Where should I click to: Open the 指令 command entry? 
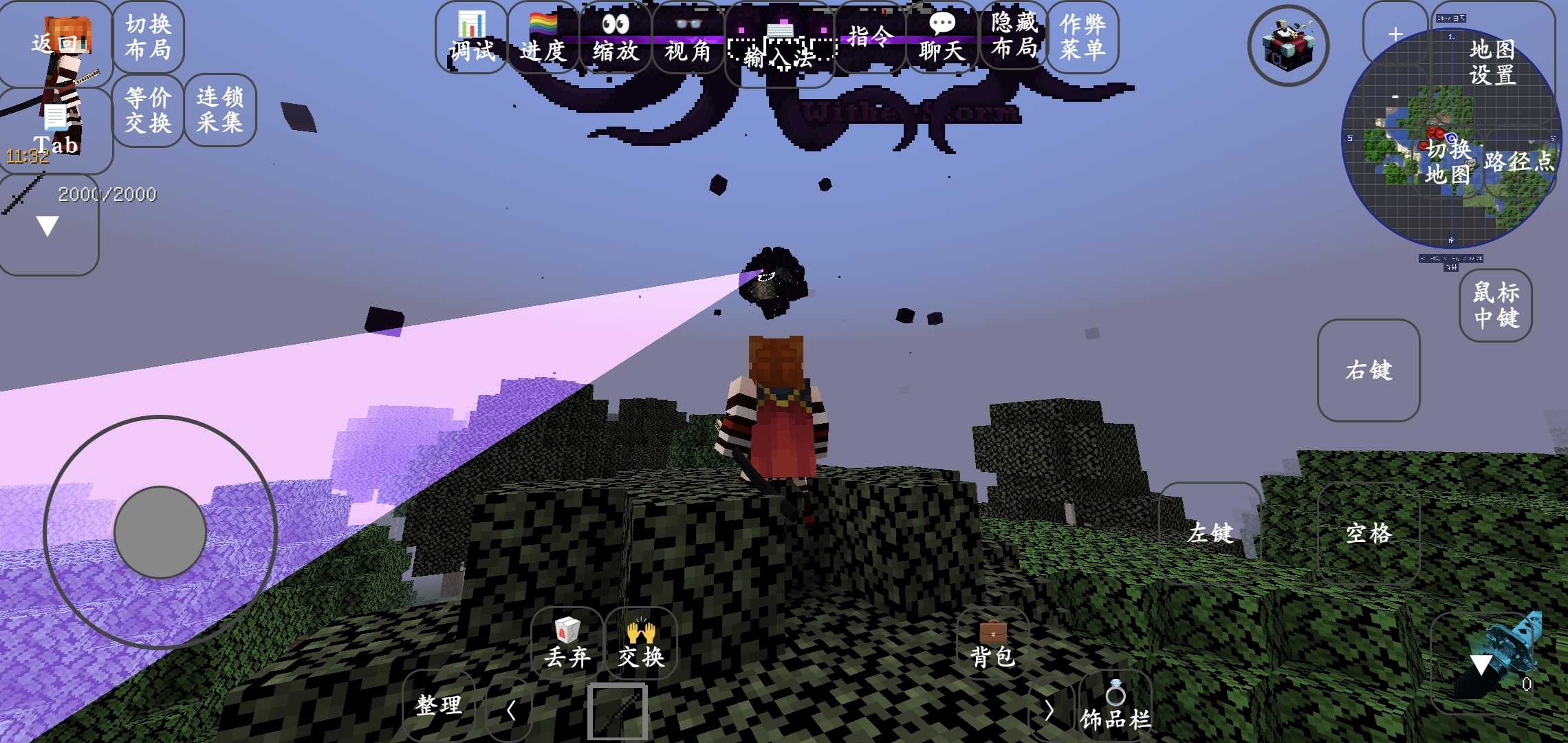871,37
